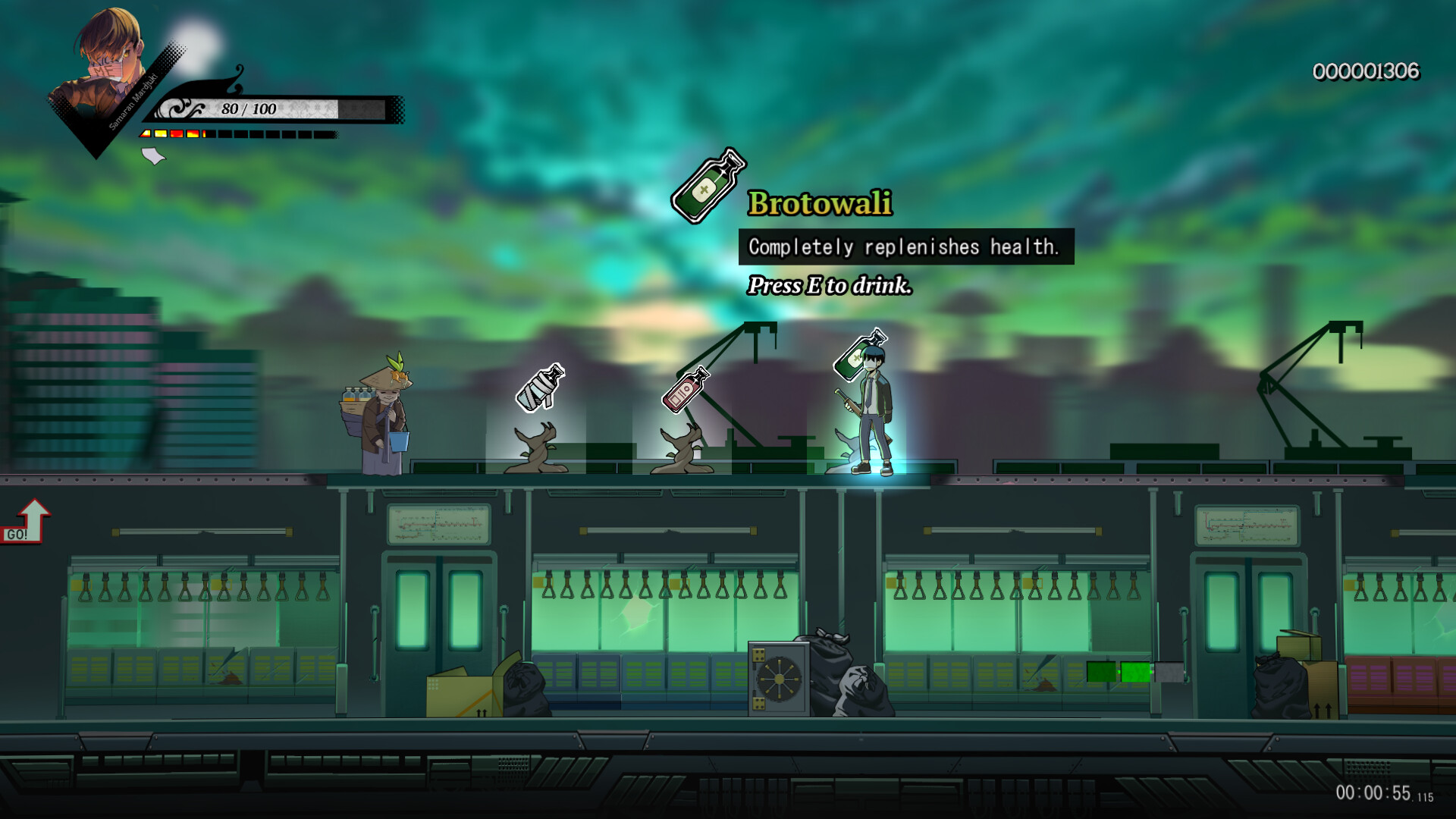Image resolution: width=1456 pixels, height=819 pixels.
Task: Toggle the first lit energy segment
Action: click(x=144, y=133)
